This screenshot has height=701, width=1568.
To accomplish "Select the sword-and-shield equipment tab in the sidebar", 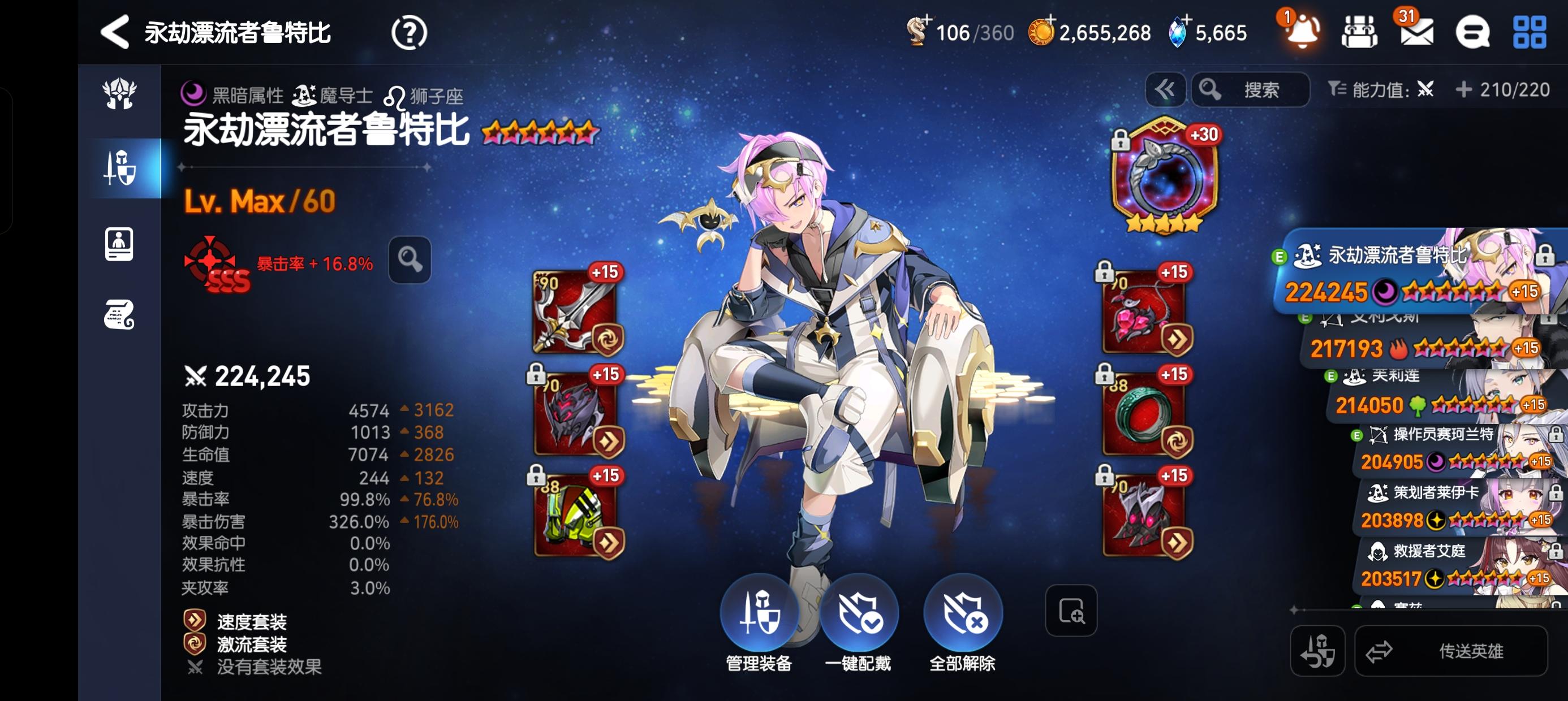I will [119, 168].
